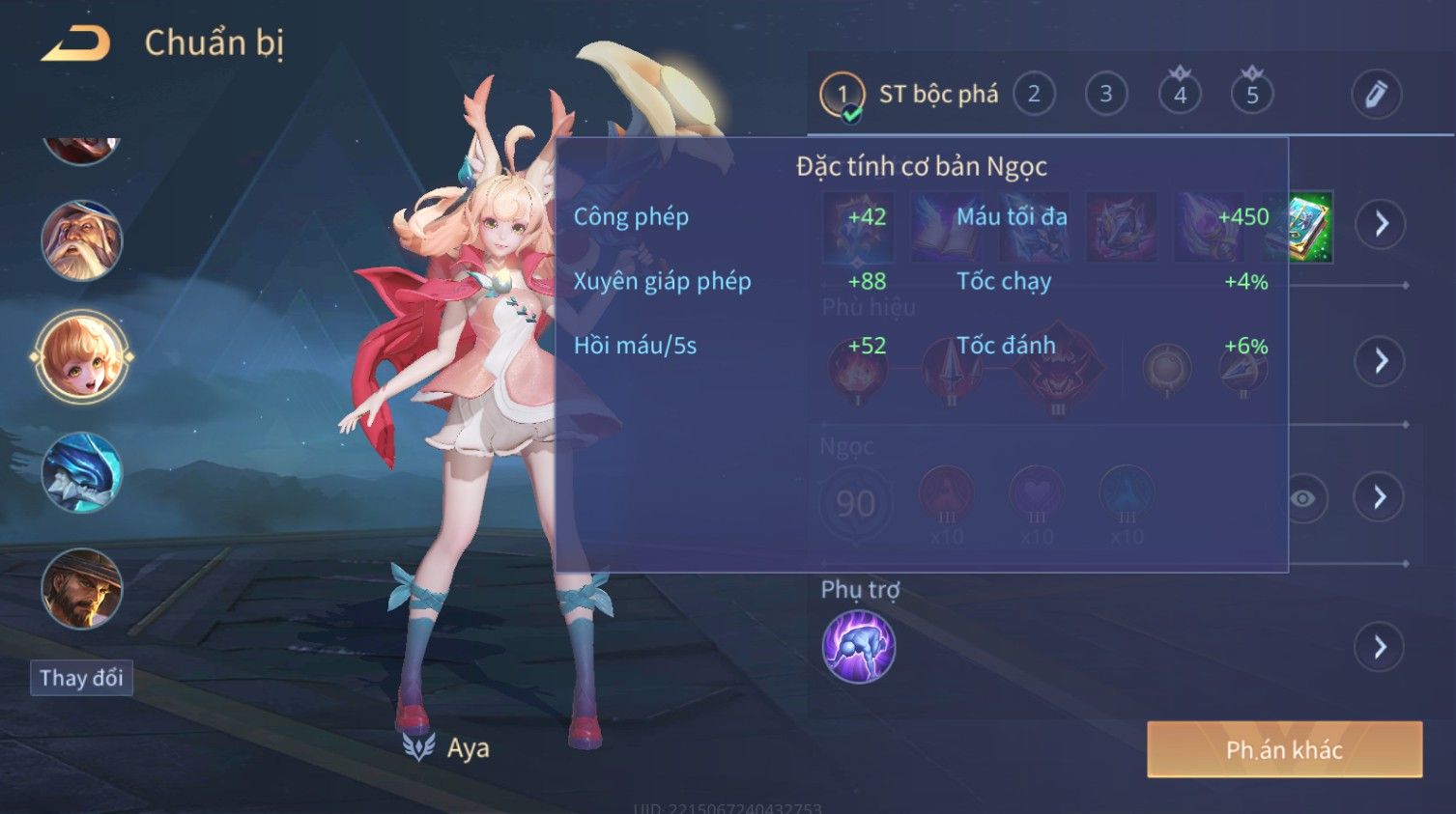Open the Ngọc section arrow
Screen dimensions: 1456x814
pyautogui.click(x=1380, y=497)
